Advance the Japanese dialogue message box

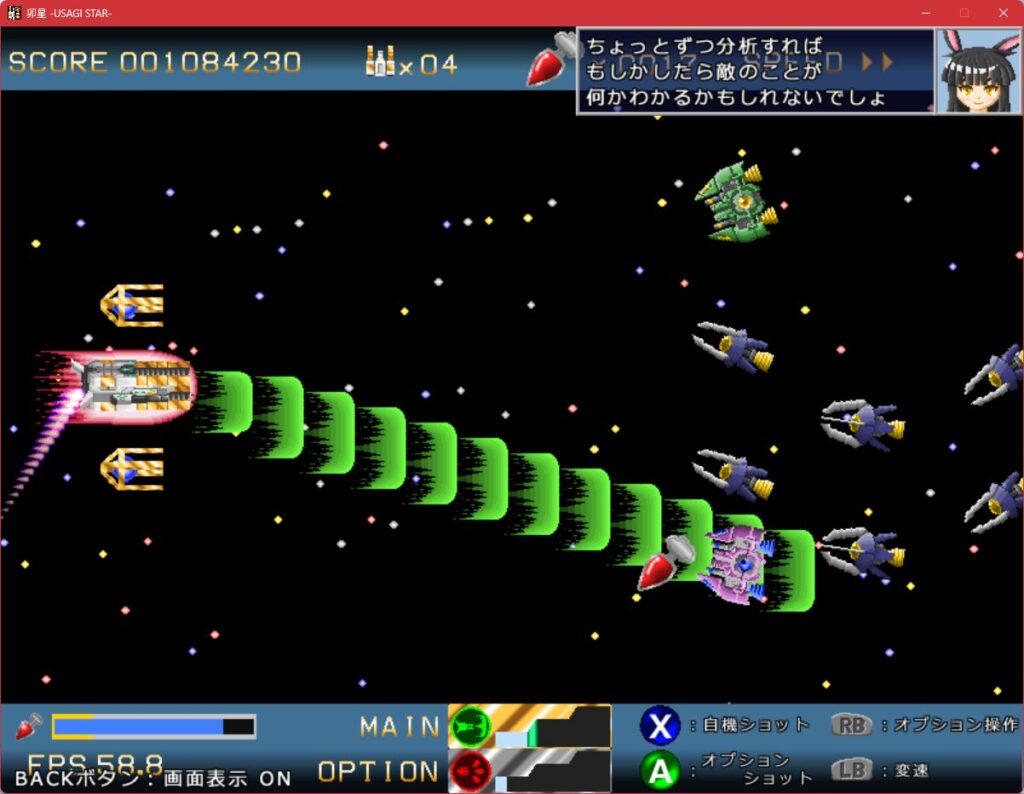tap(756, 71)
